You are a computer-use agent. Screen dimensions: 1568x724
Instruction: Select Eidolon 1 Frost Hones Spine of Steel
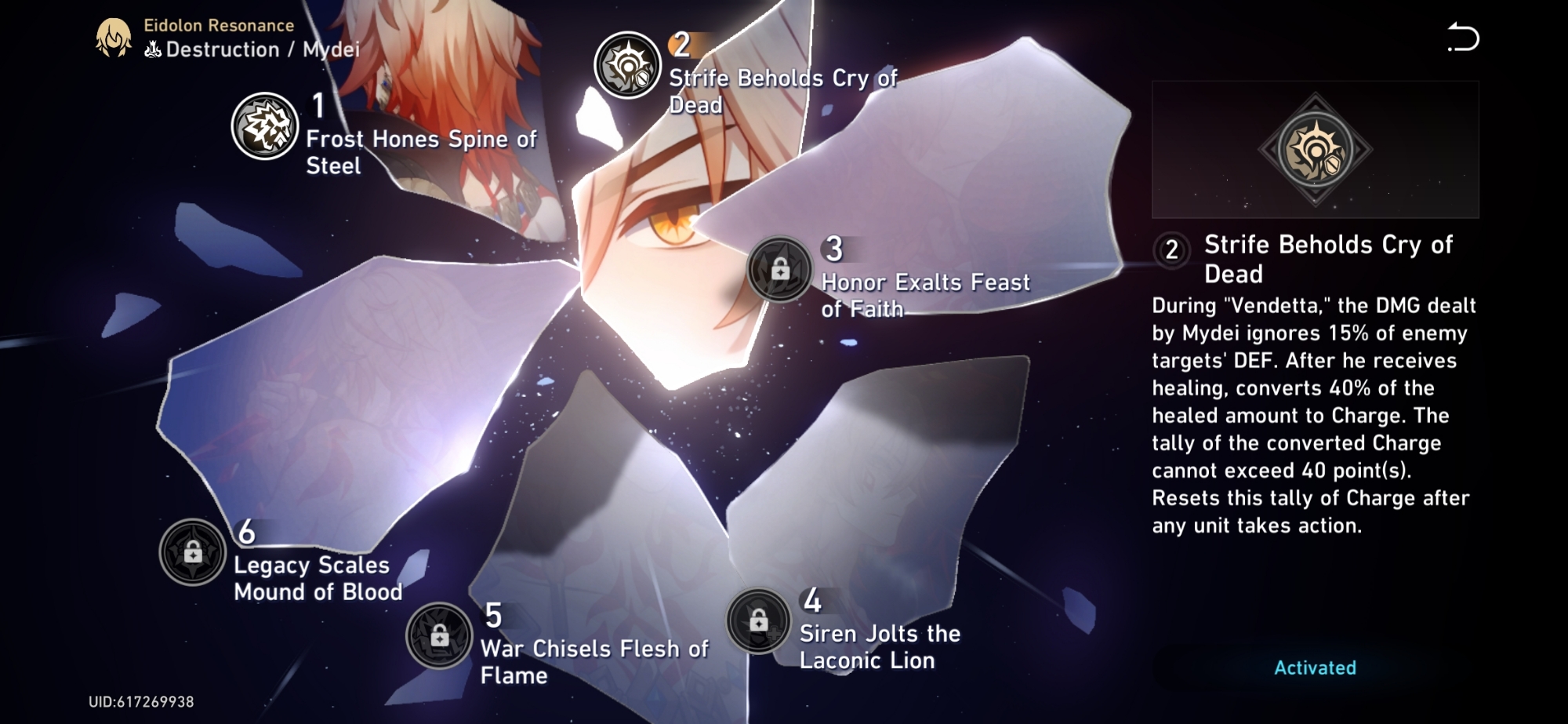click(x=265, y=126)
